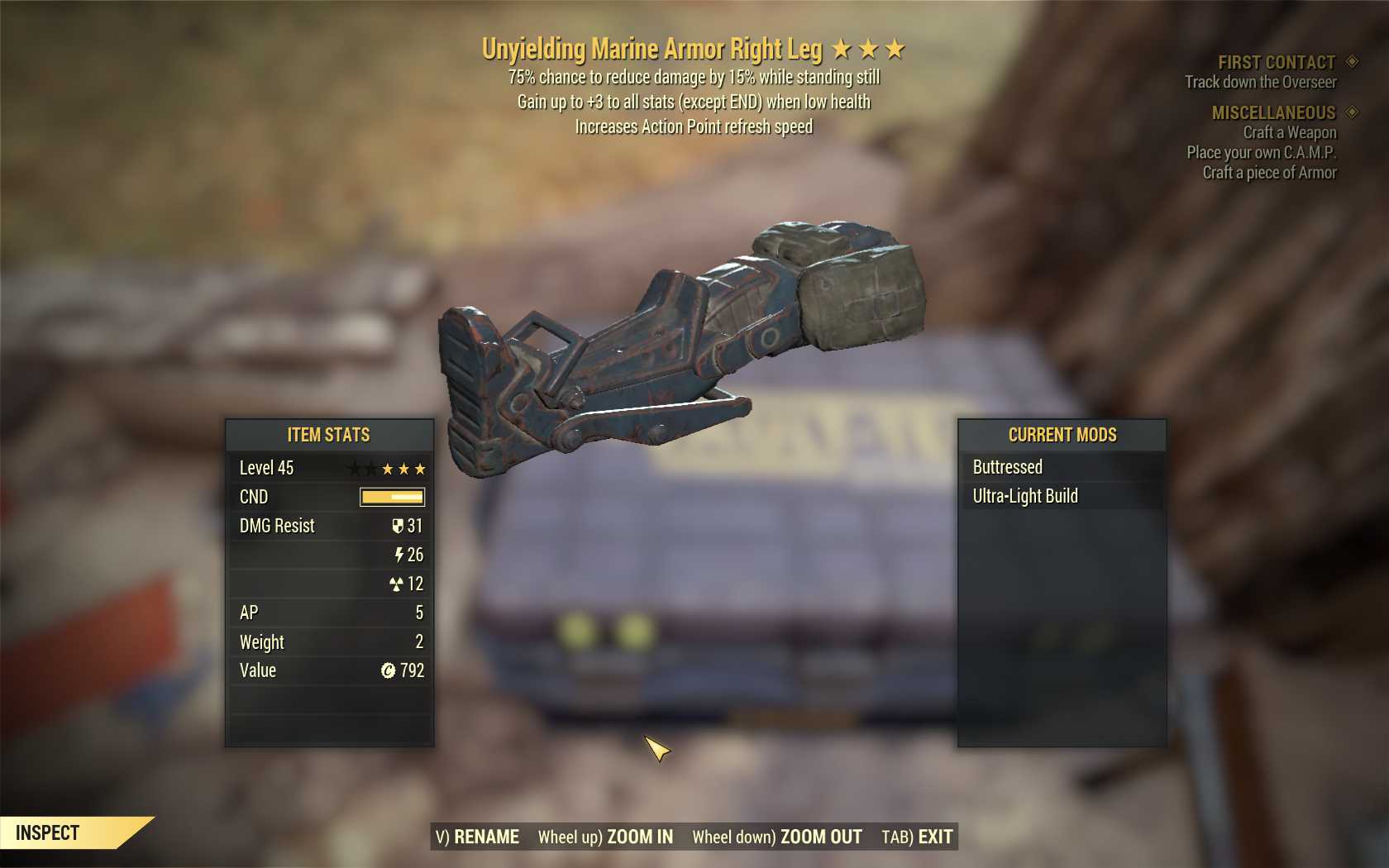Choose ZOOM IN on the bottom bar
Image resolution: width=1389 pixels, height=868 pixels.
click(x=605, y=837)
